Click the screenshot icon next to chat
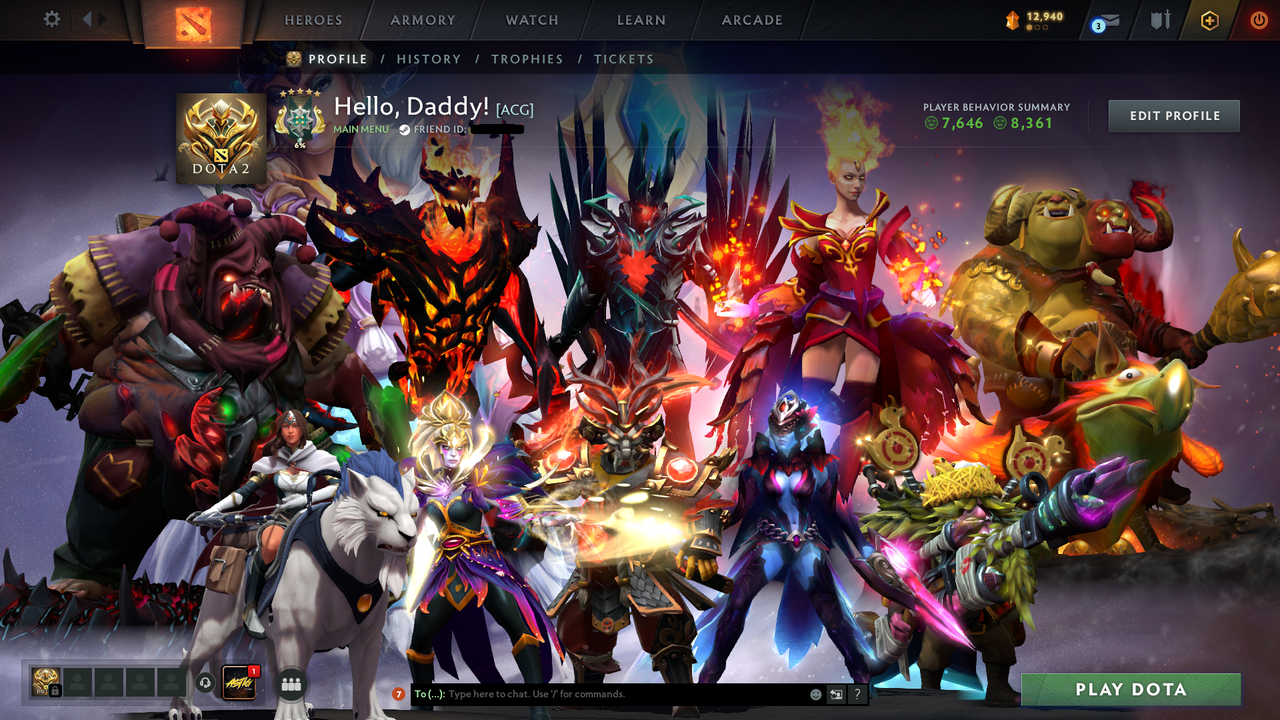1280x720 pixels. (836, 694)
